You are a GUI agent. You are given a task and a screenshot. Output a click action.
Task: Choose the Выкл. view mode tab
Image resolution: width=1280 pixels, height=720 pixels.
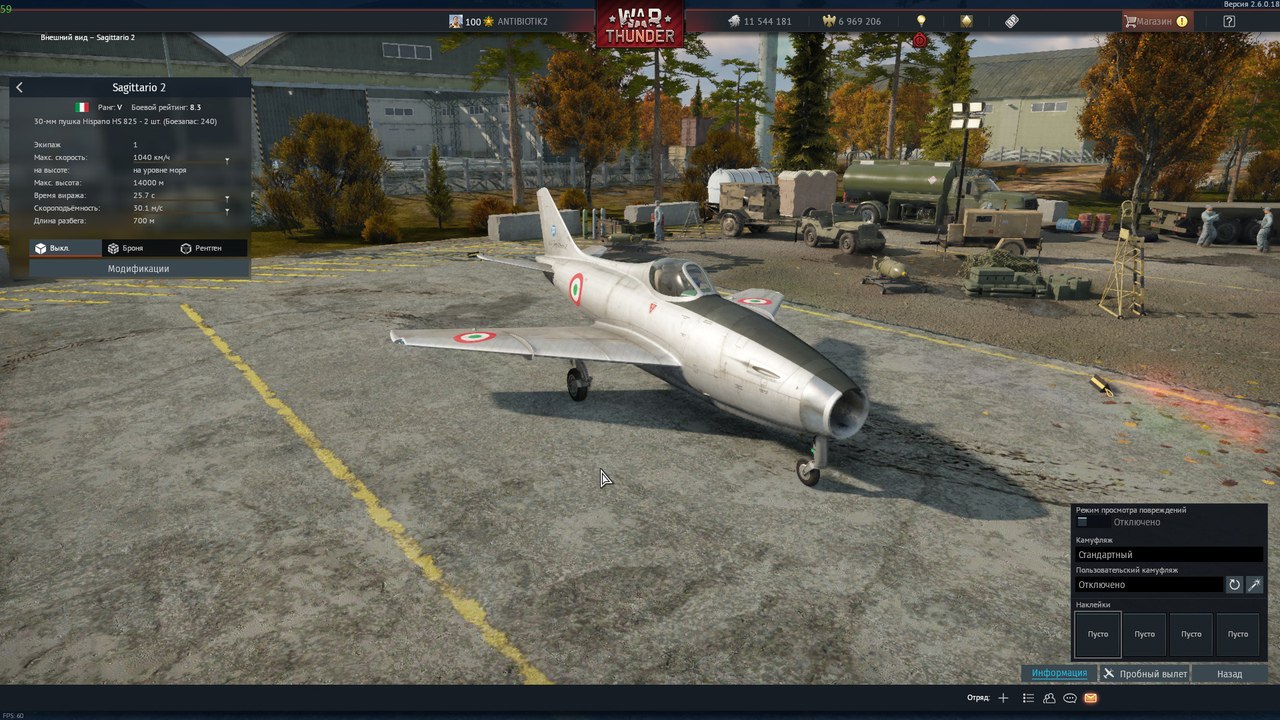53,248
